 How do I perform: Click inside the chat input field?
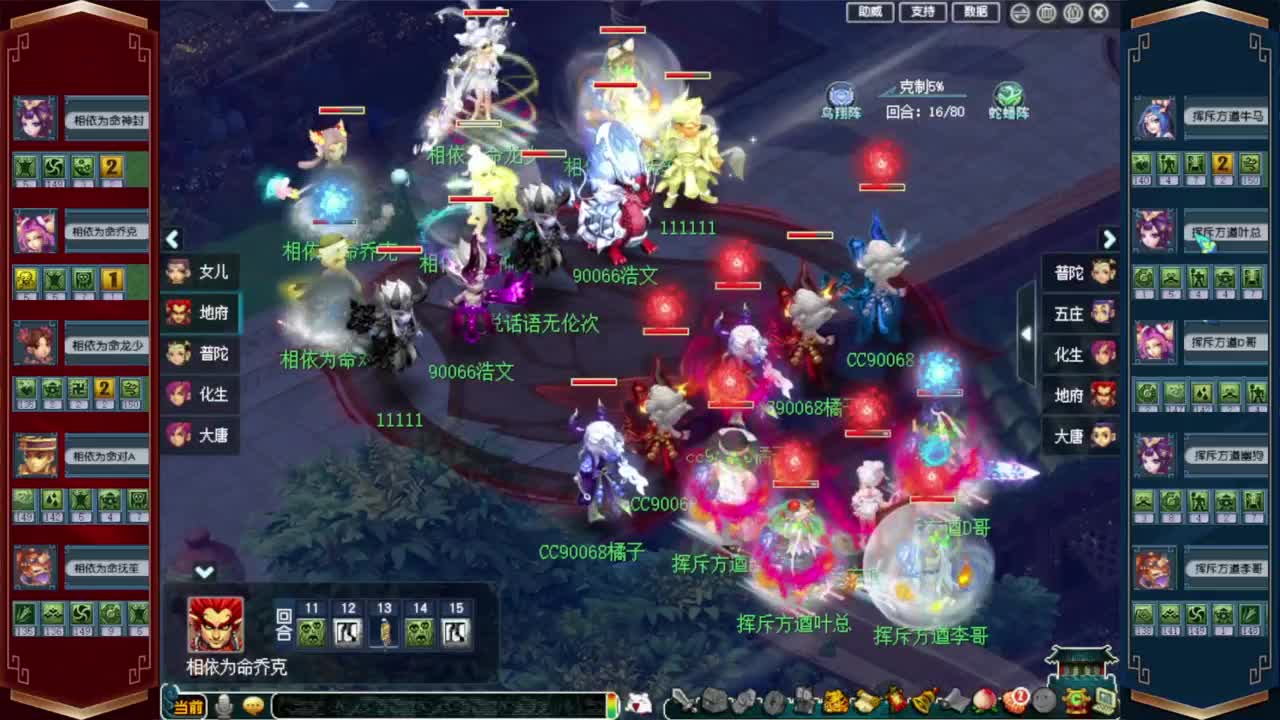pyautogui.click(x=440, y=705)
